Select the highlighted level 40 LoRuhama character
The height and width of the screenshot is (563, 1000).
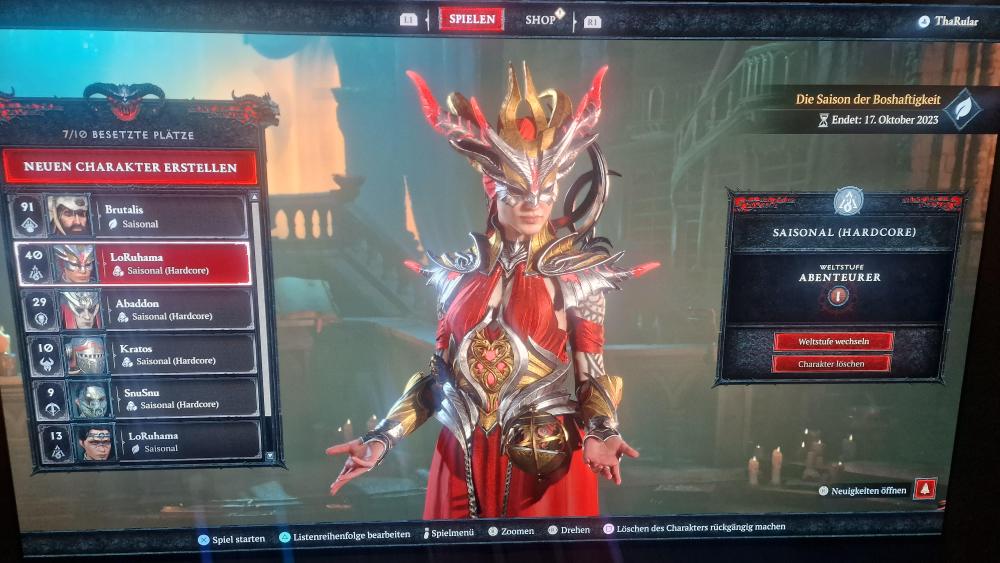tap(150, 264)
